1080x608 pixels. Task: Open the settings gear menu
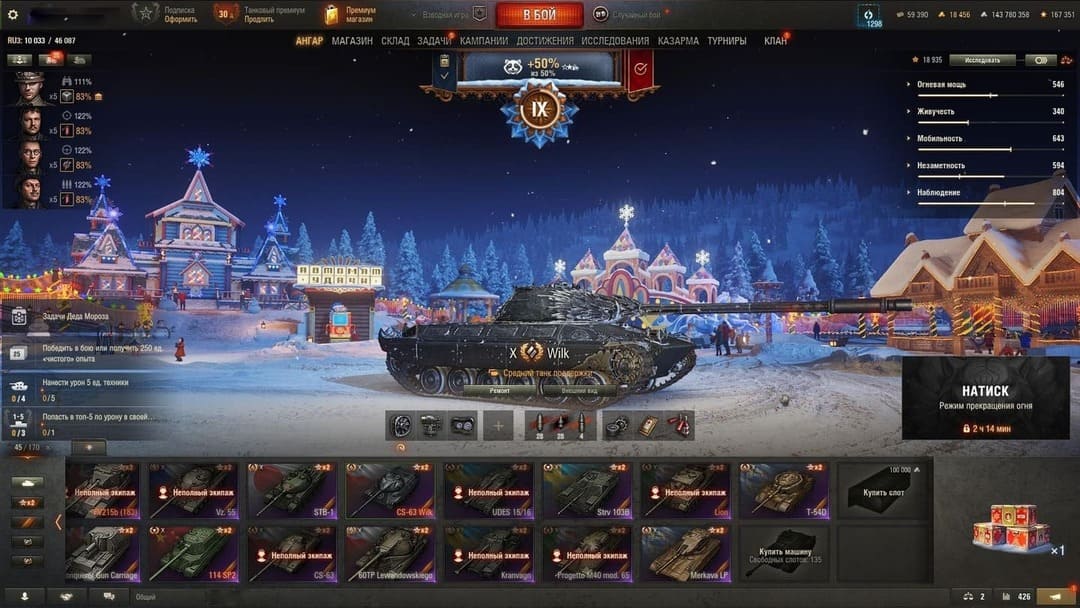(13, 14)
